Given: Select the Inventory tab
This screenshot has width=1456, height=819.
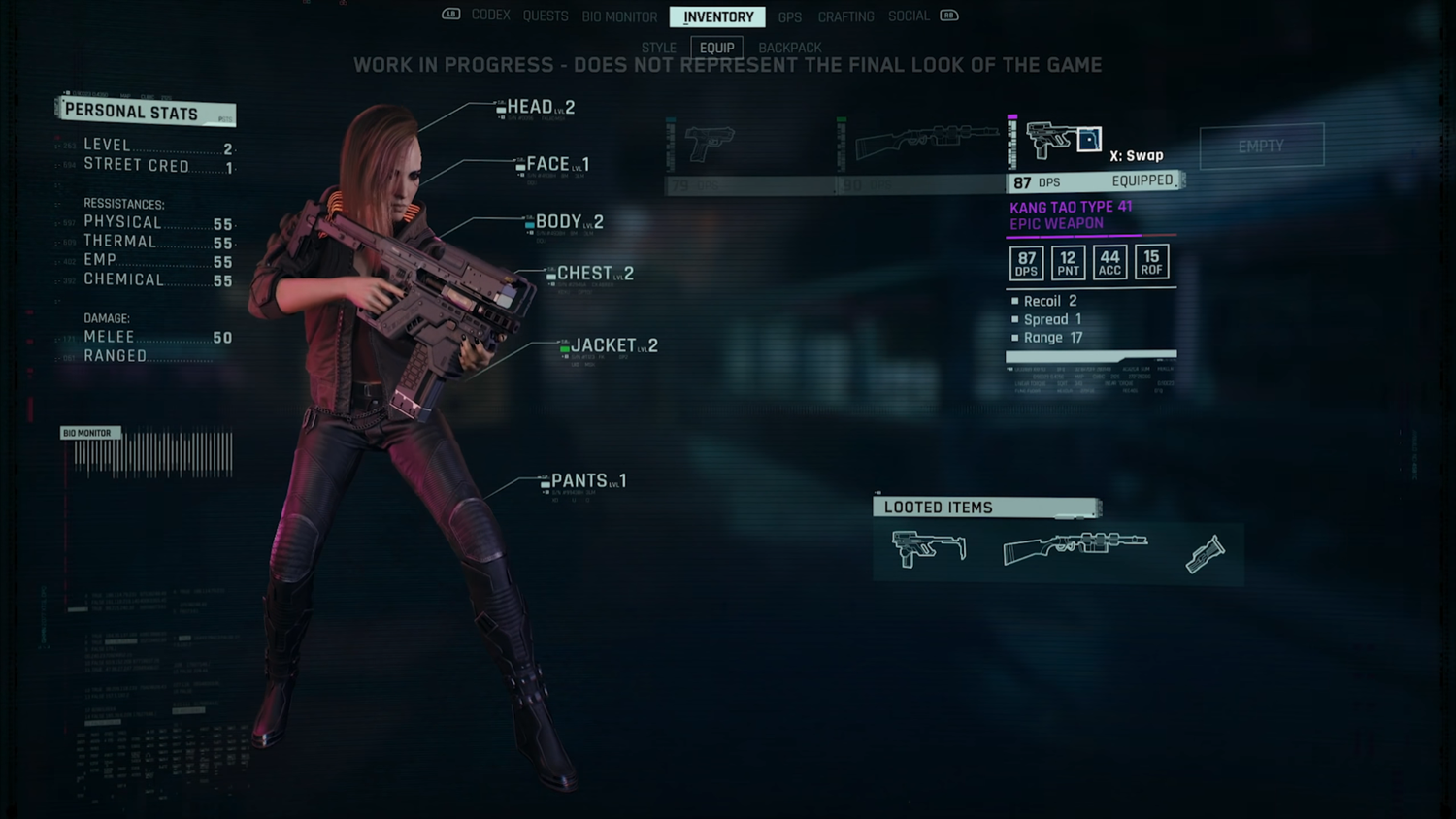Looking at the screenshot, I should pos(717,16).
